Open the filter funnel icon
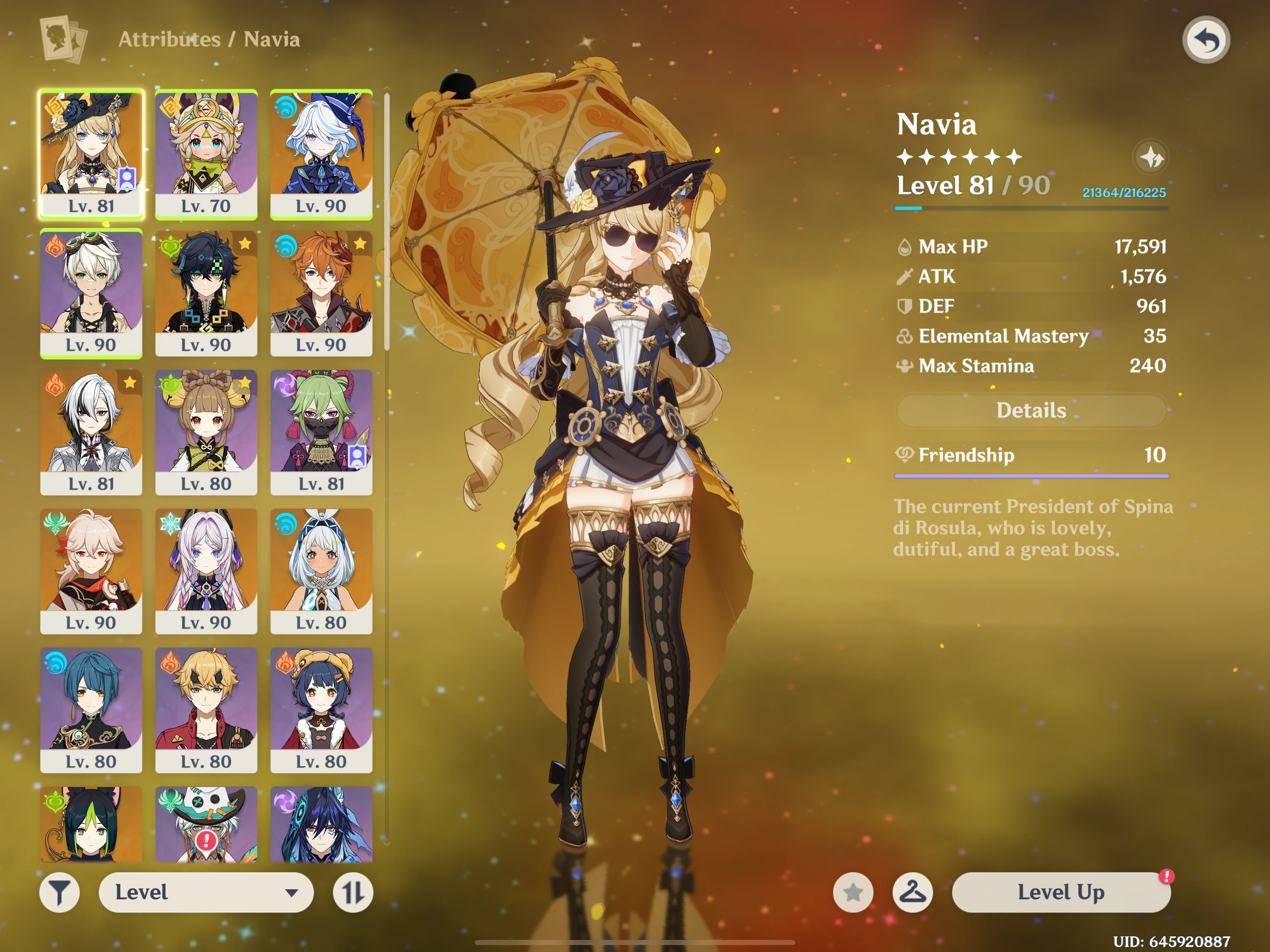The height and width of the screenshot is (952, 1270). pyautogui.click(x=59, y=892)
